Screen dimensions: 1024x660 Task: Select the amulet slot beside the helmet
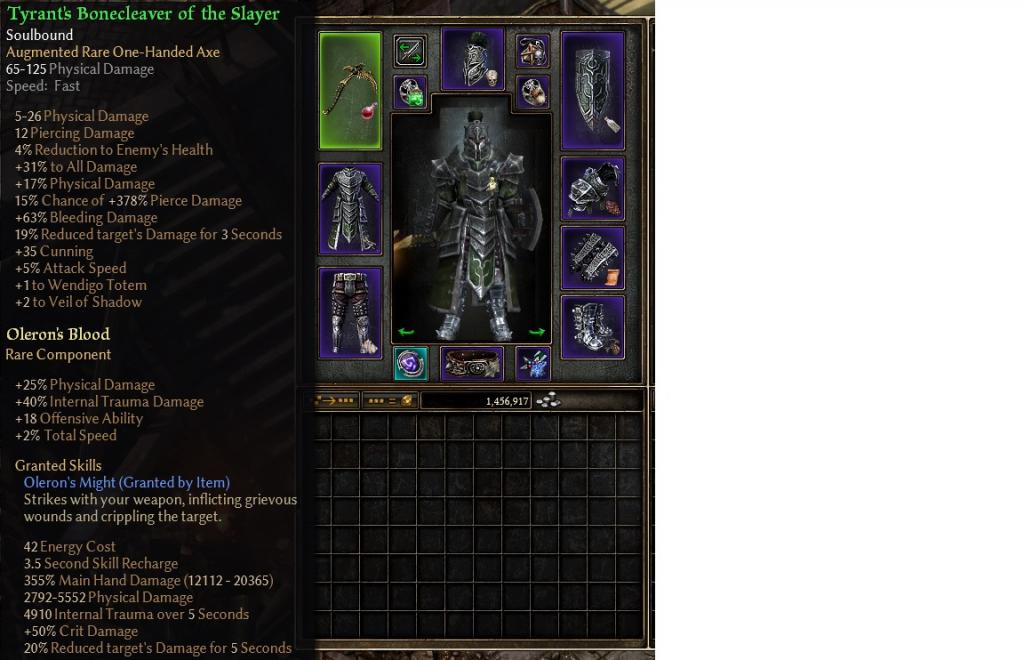[533, 51]
